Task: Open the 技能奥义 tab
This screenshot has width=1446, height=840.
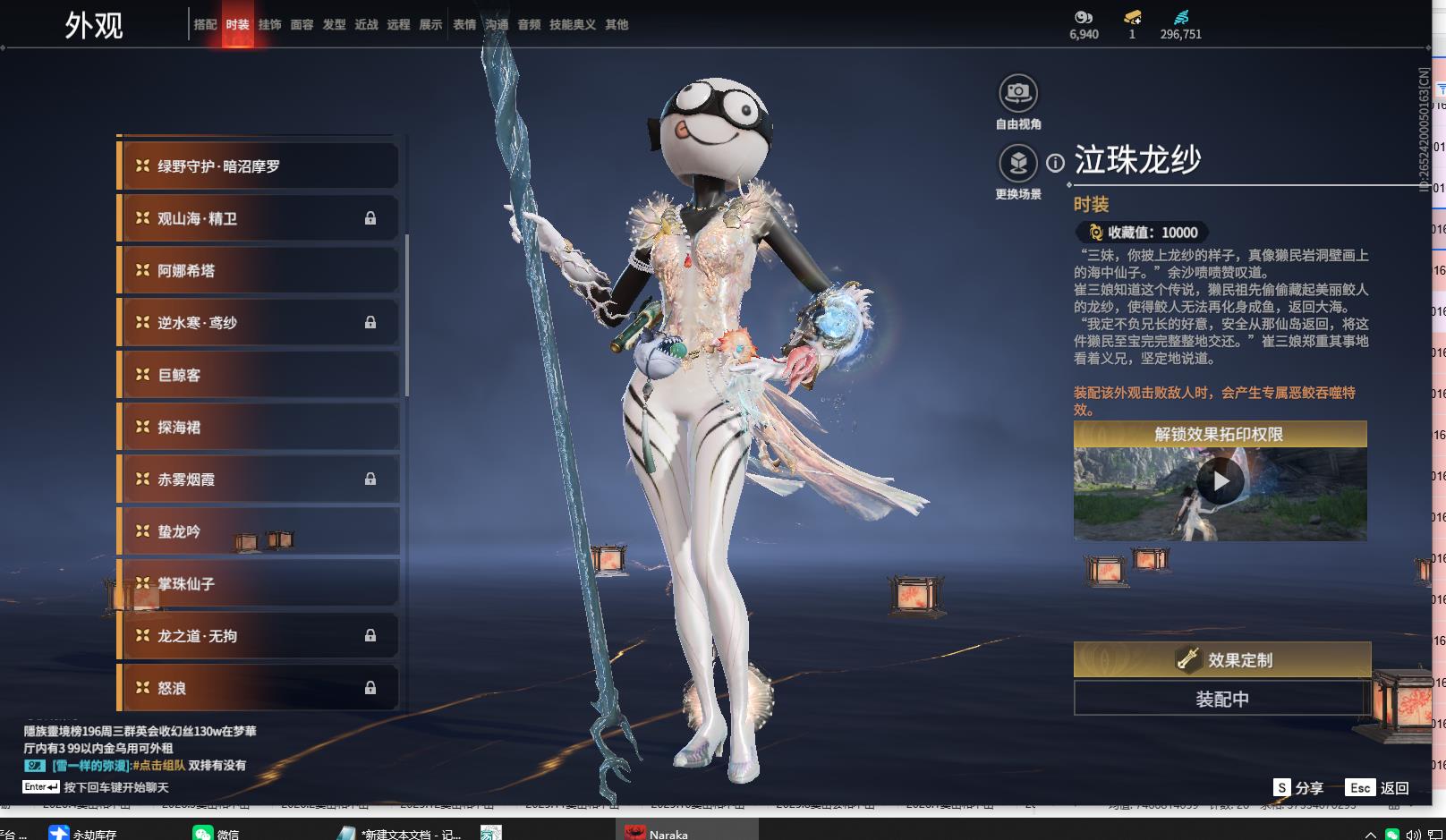Action: (x=572, y=25)
